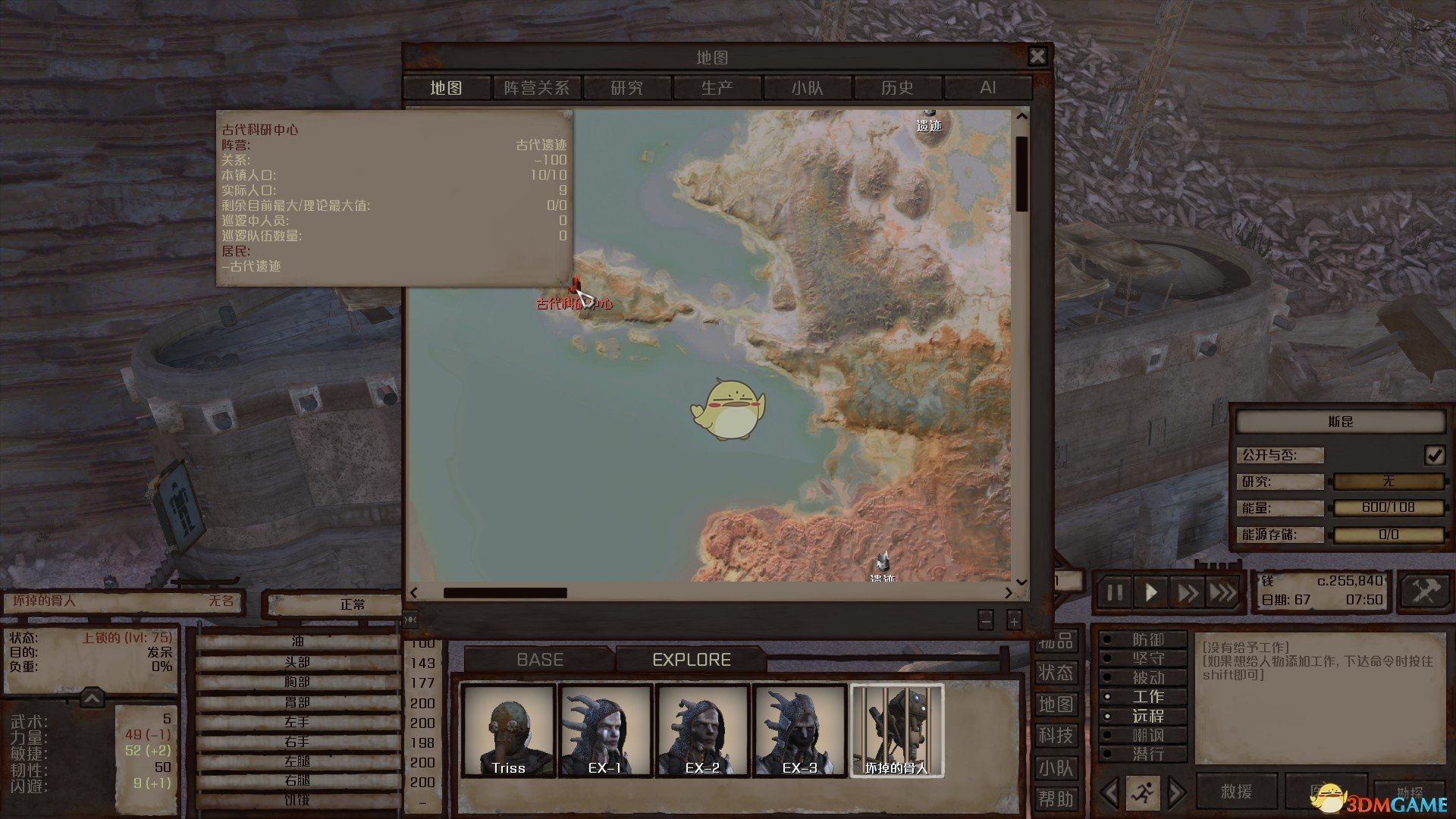Viewport: 1456px width, 819px height.
Task: Select the 生产 tab
Action: tap(717, 88)
